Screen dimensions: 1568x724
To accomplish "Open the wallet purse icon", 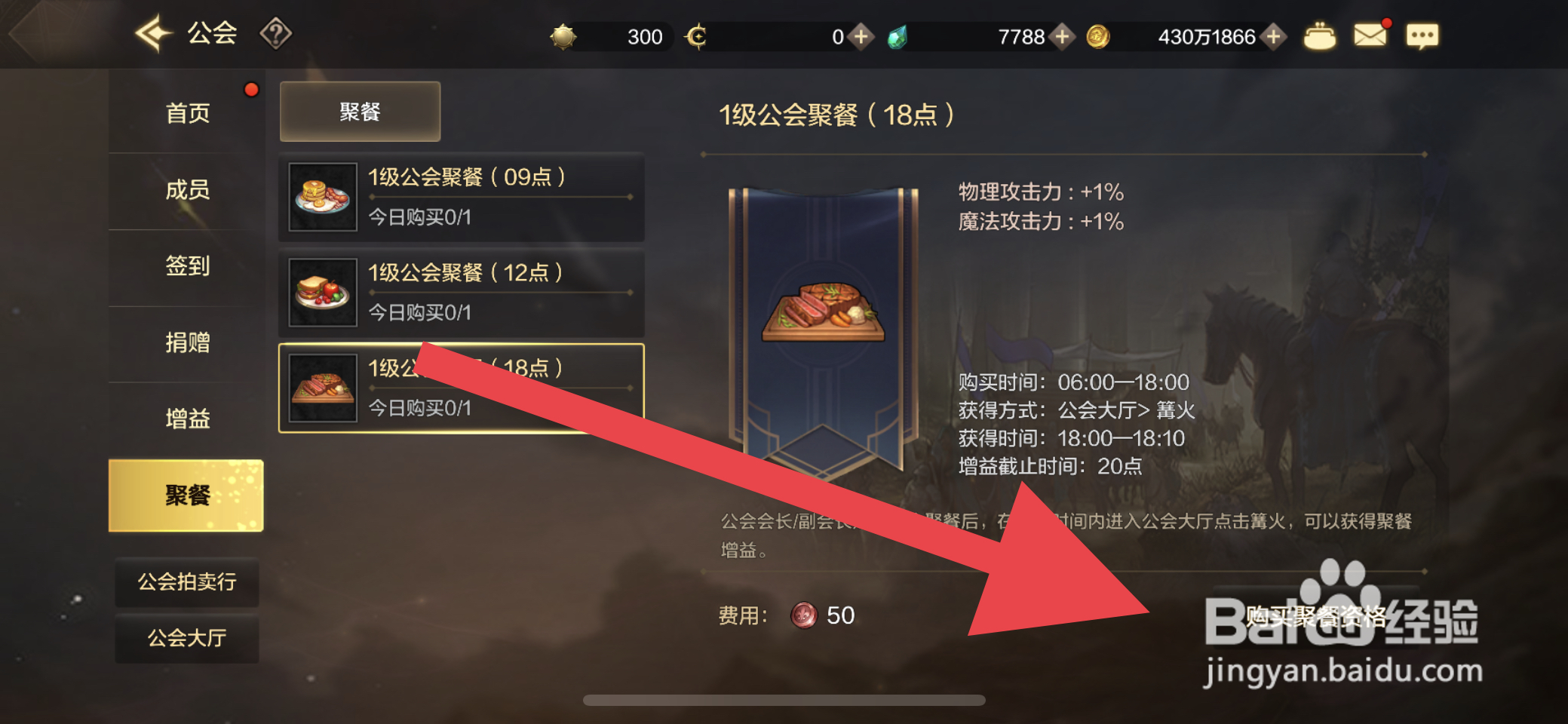I will coord(1319,34).
